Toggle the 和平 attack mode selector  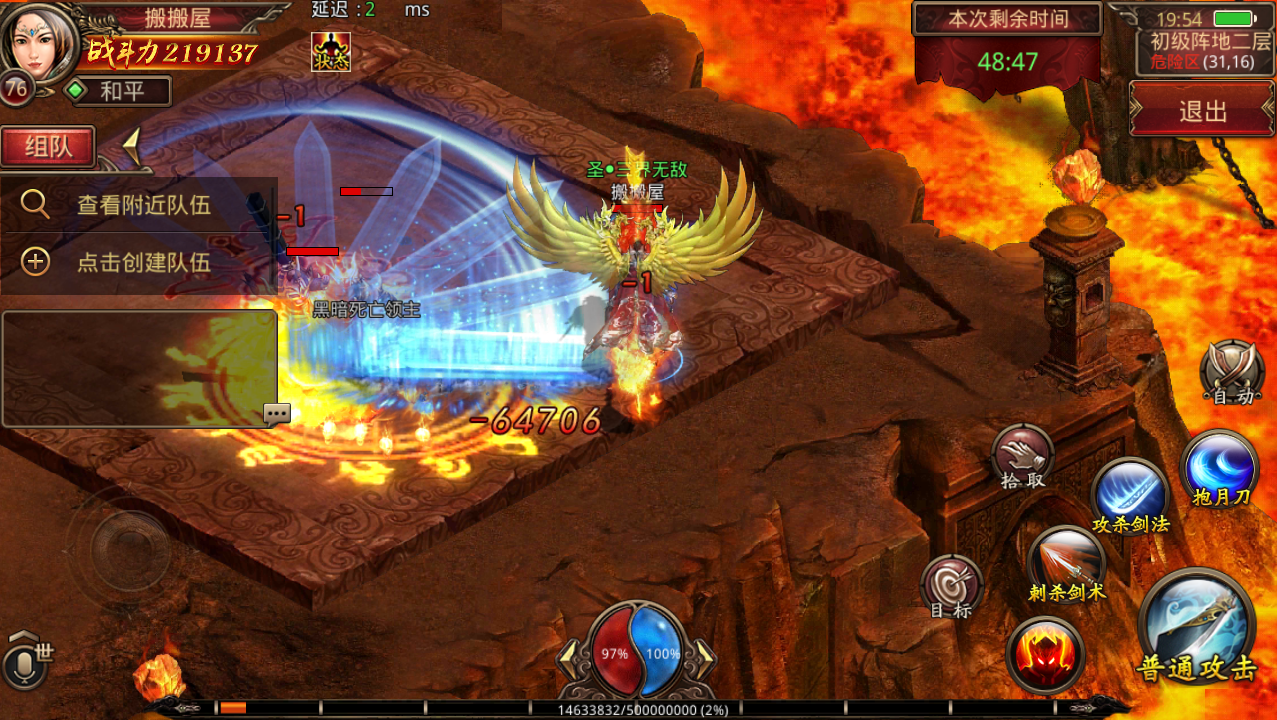118,92
